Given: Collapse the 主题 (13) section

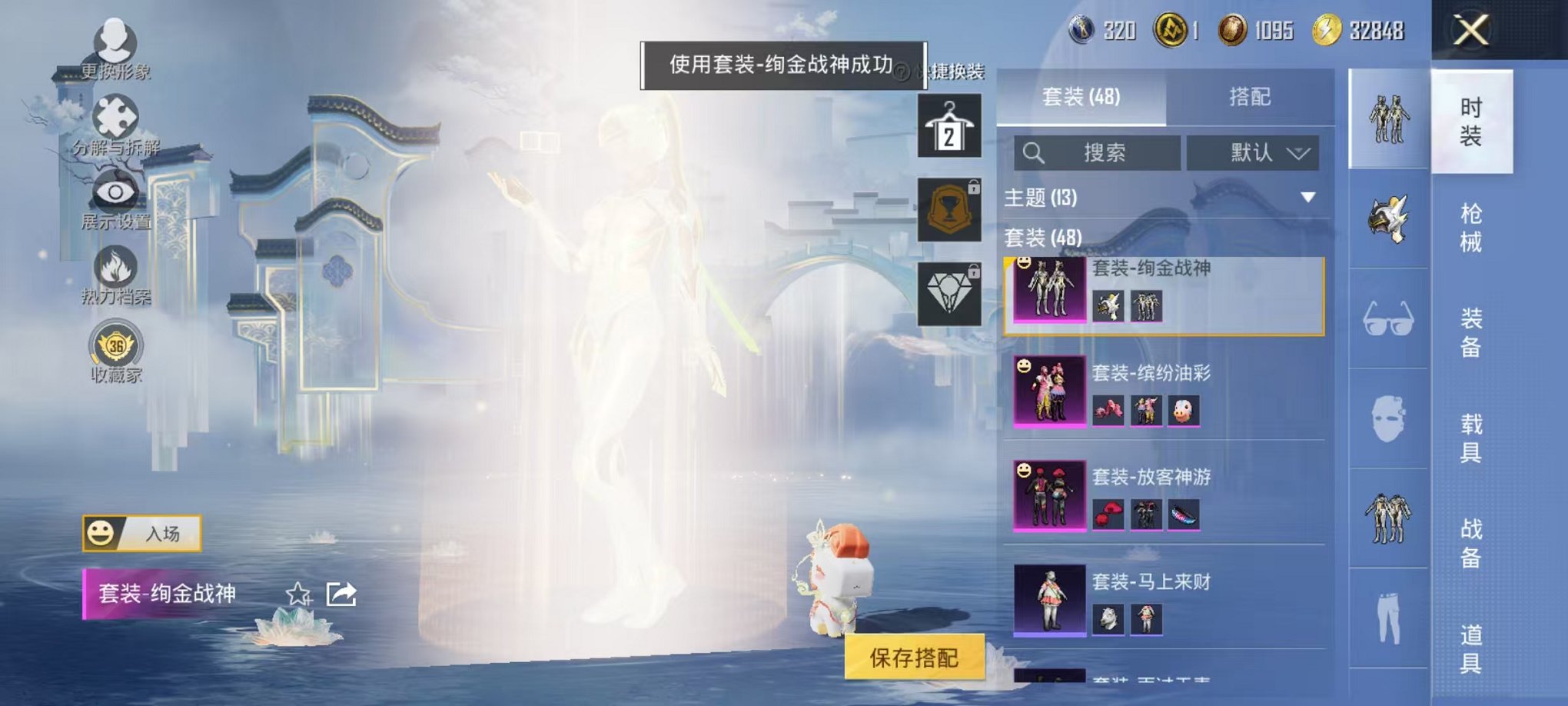Looking at the screenshot, I should [x=1307, y=196].
